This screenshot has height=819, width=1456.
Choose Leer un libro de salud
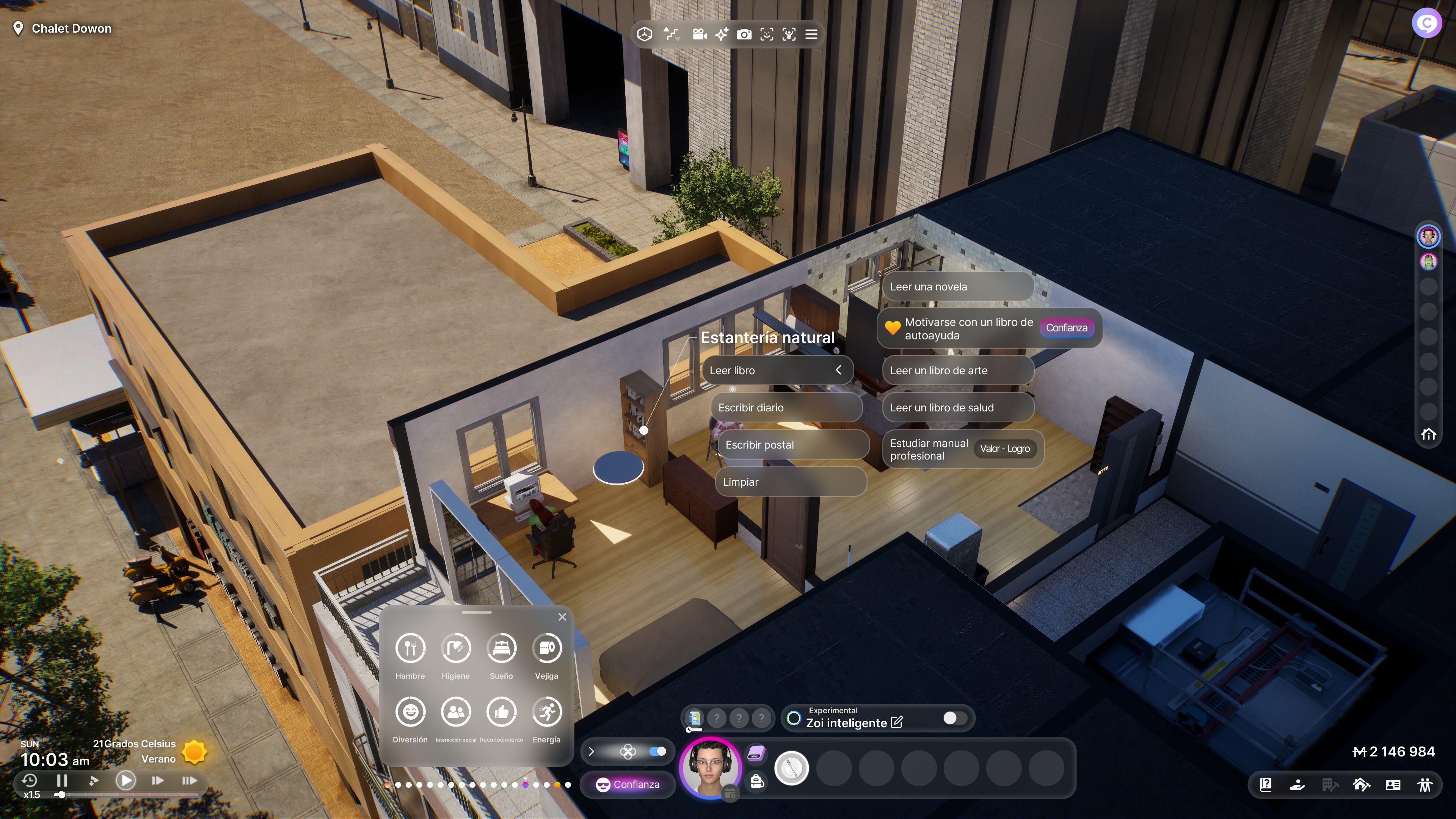coord(957,408)
